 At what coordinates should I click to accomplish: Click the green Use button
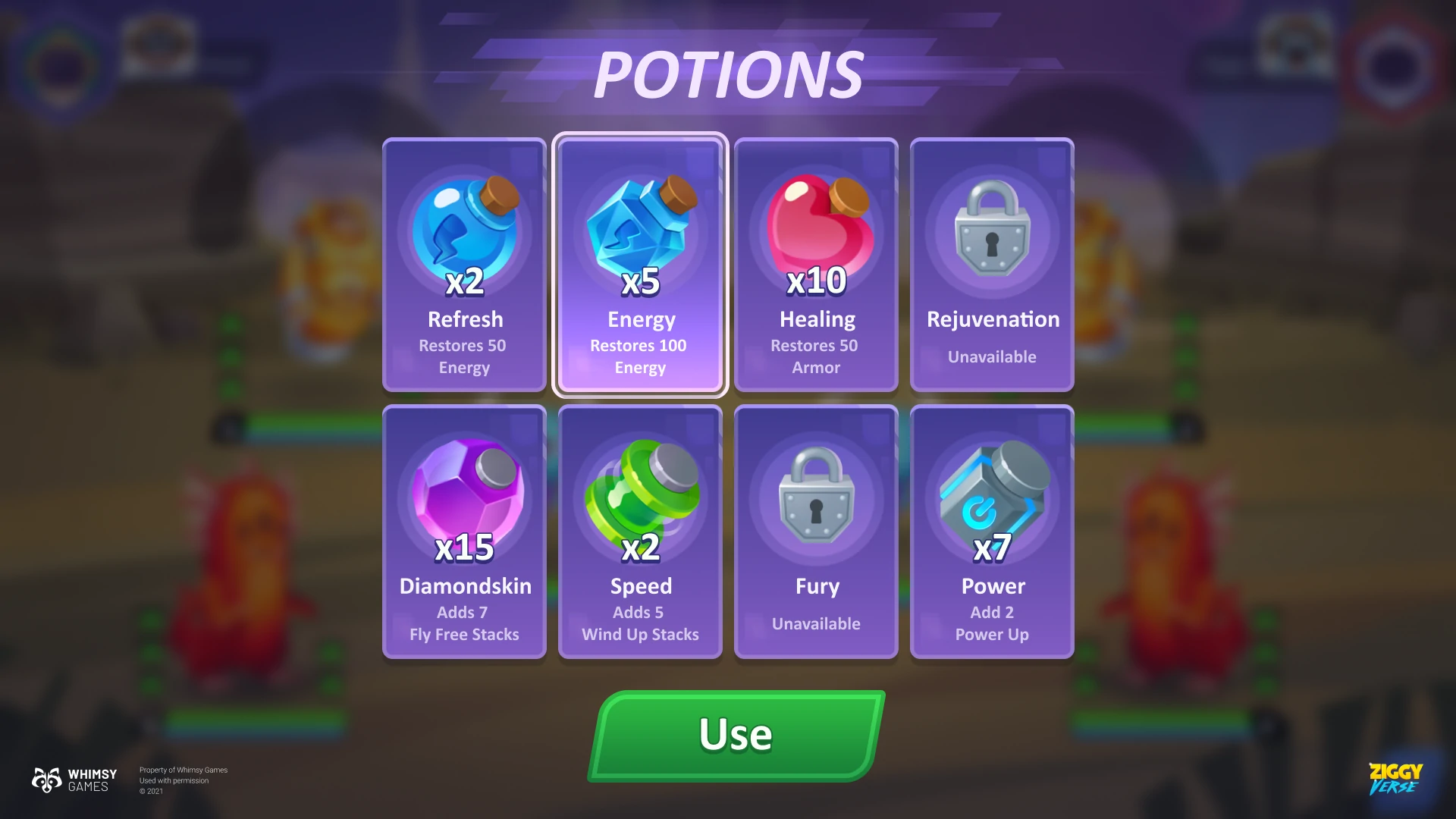pos(736,735)
